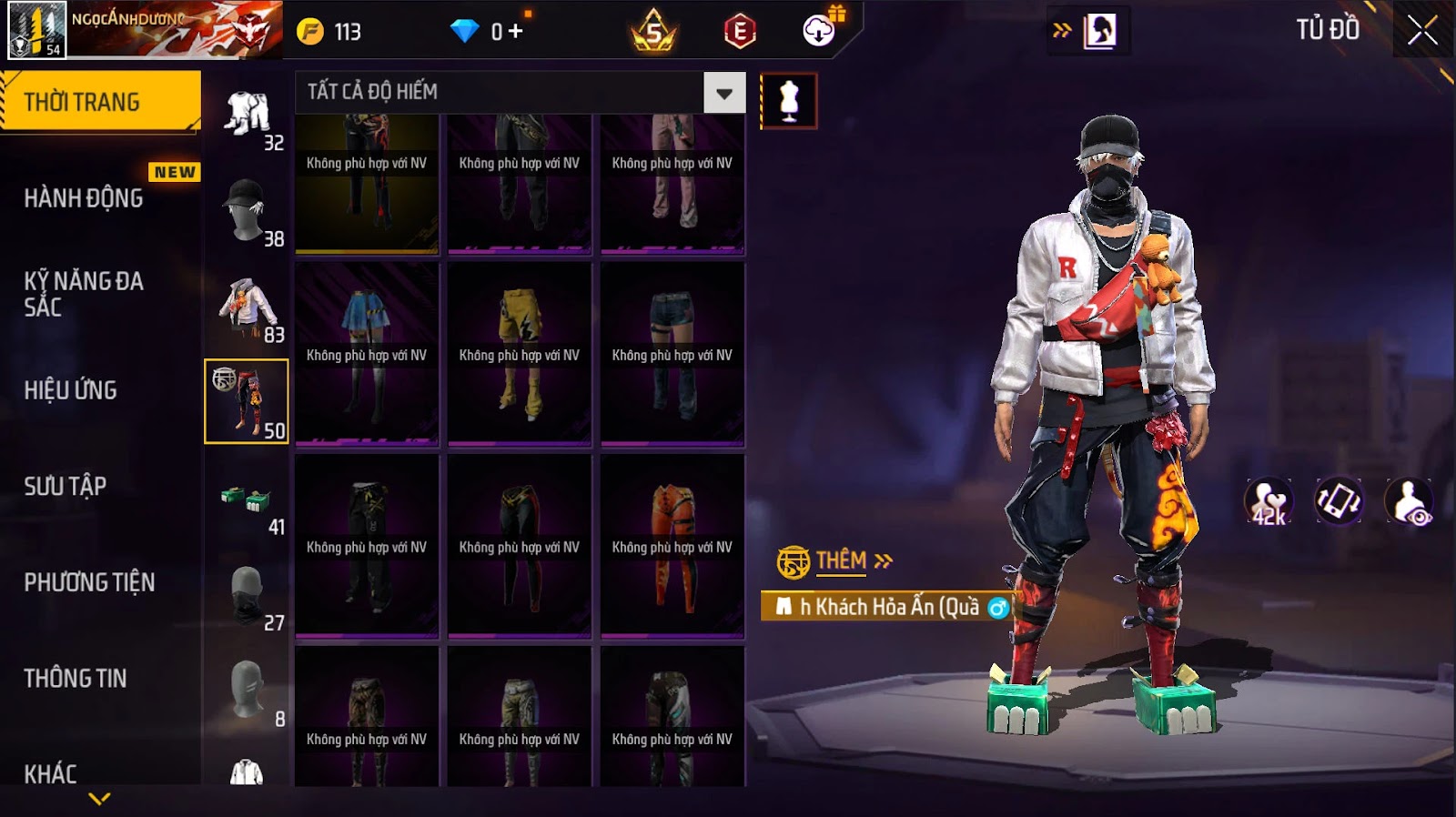This screenshot has width=1456, height=817.
Task: Open the Phương Tiện tab
Action: point(89,582)
